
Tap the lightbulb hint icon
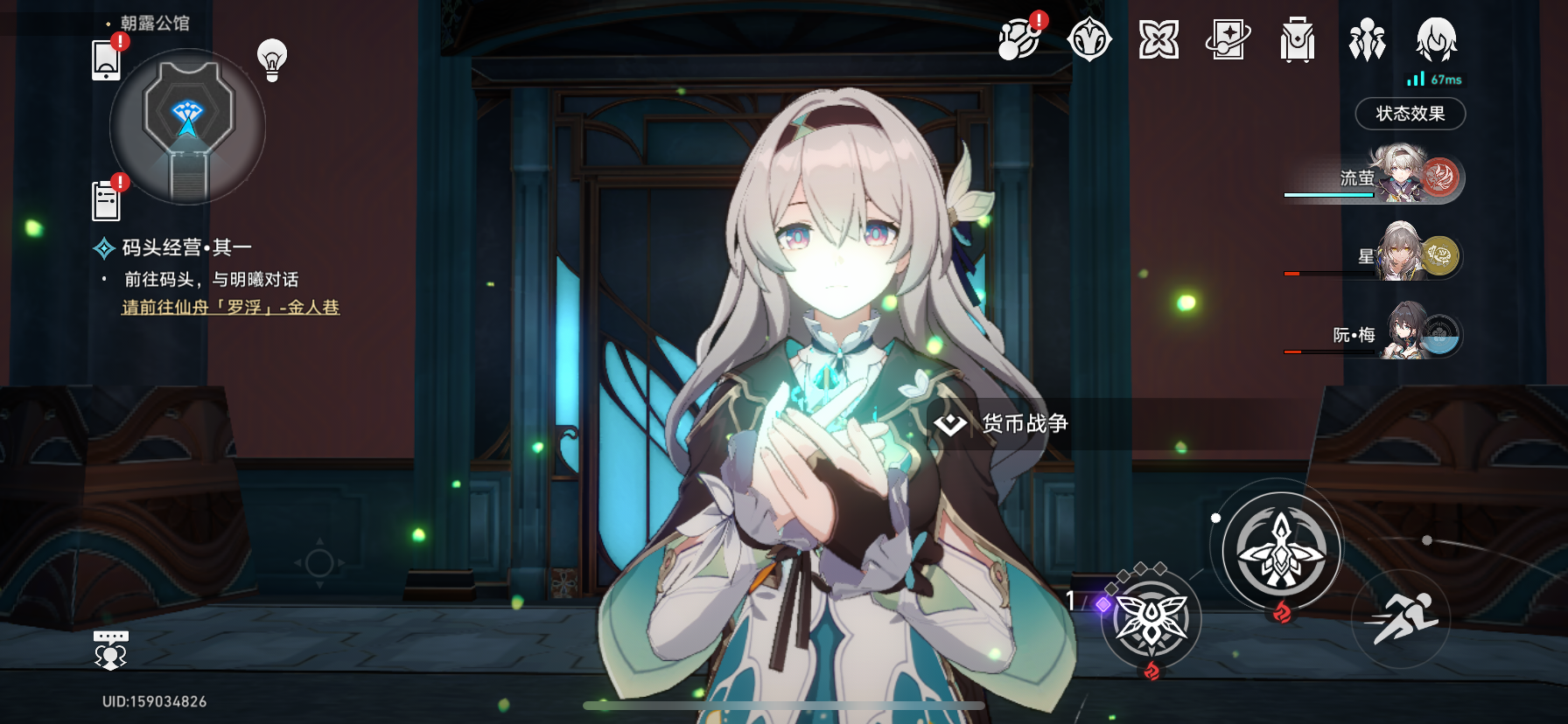272,59
